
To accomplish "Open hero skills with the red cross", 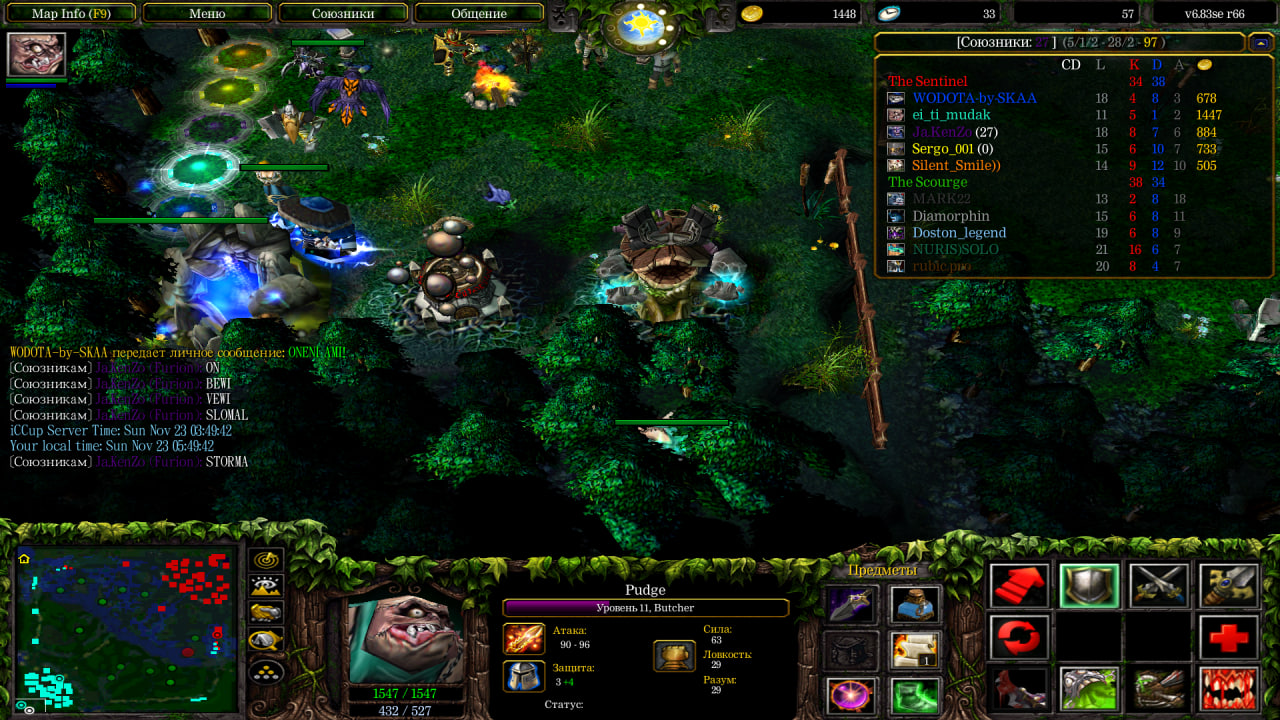I will pos(1229,637).
